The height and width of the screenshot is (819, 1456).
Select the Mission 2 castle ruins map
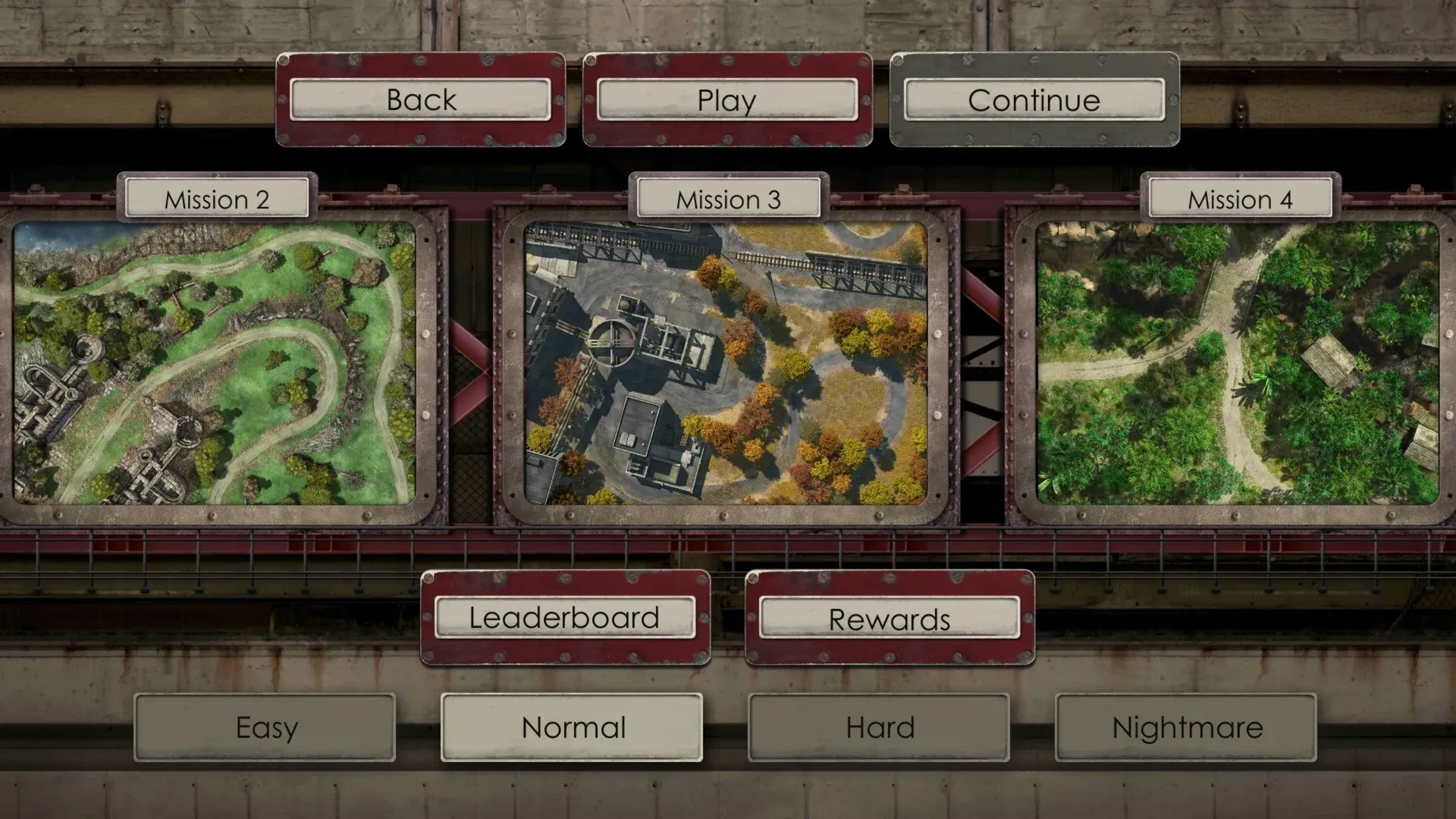[215, 362]
